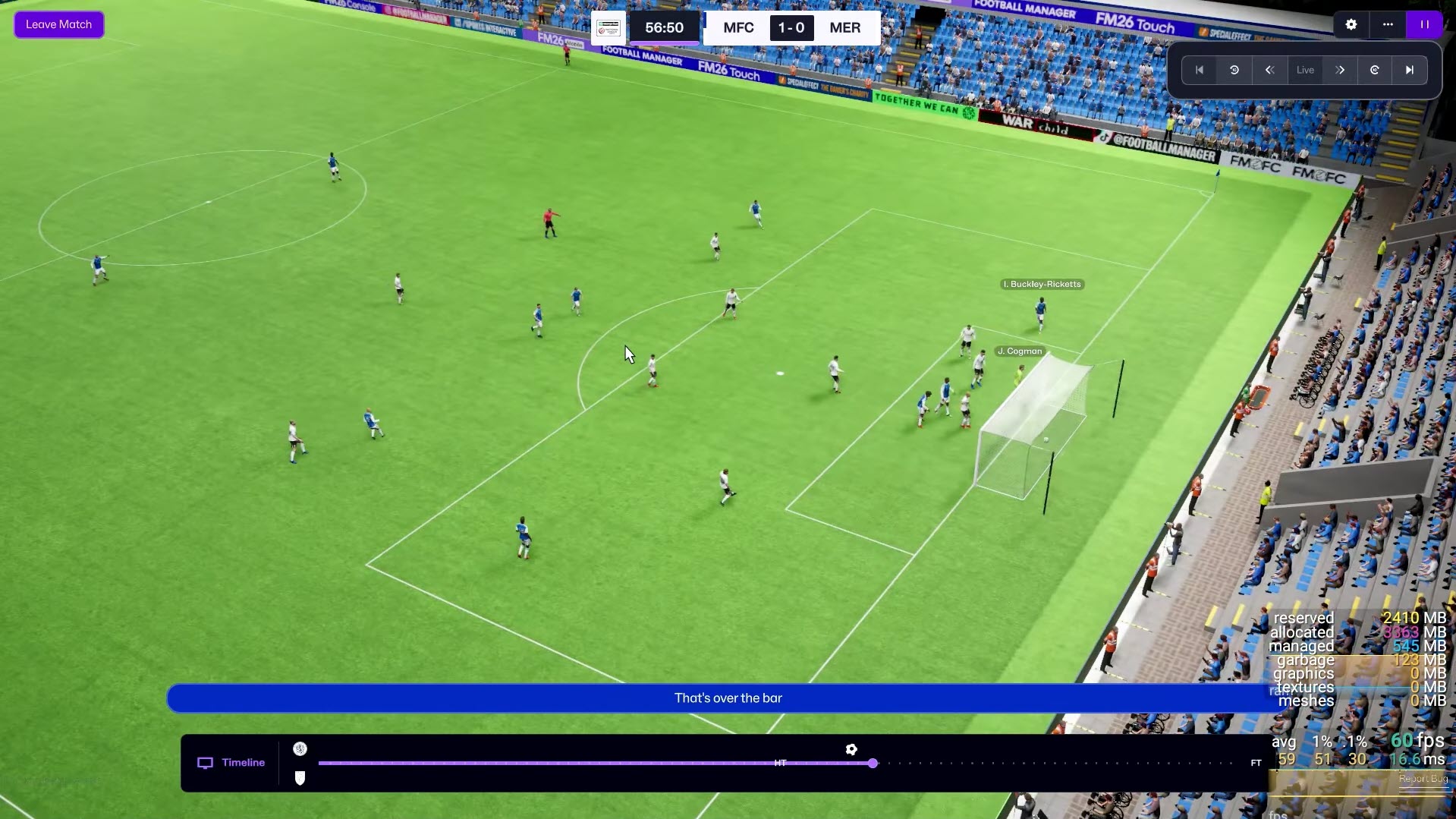Jump to the goal marker on timeline
Viewport: 1456px width, 819px height.
(x=851, y=749)
